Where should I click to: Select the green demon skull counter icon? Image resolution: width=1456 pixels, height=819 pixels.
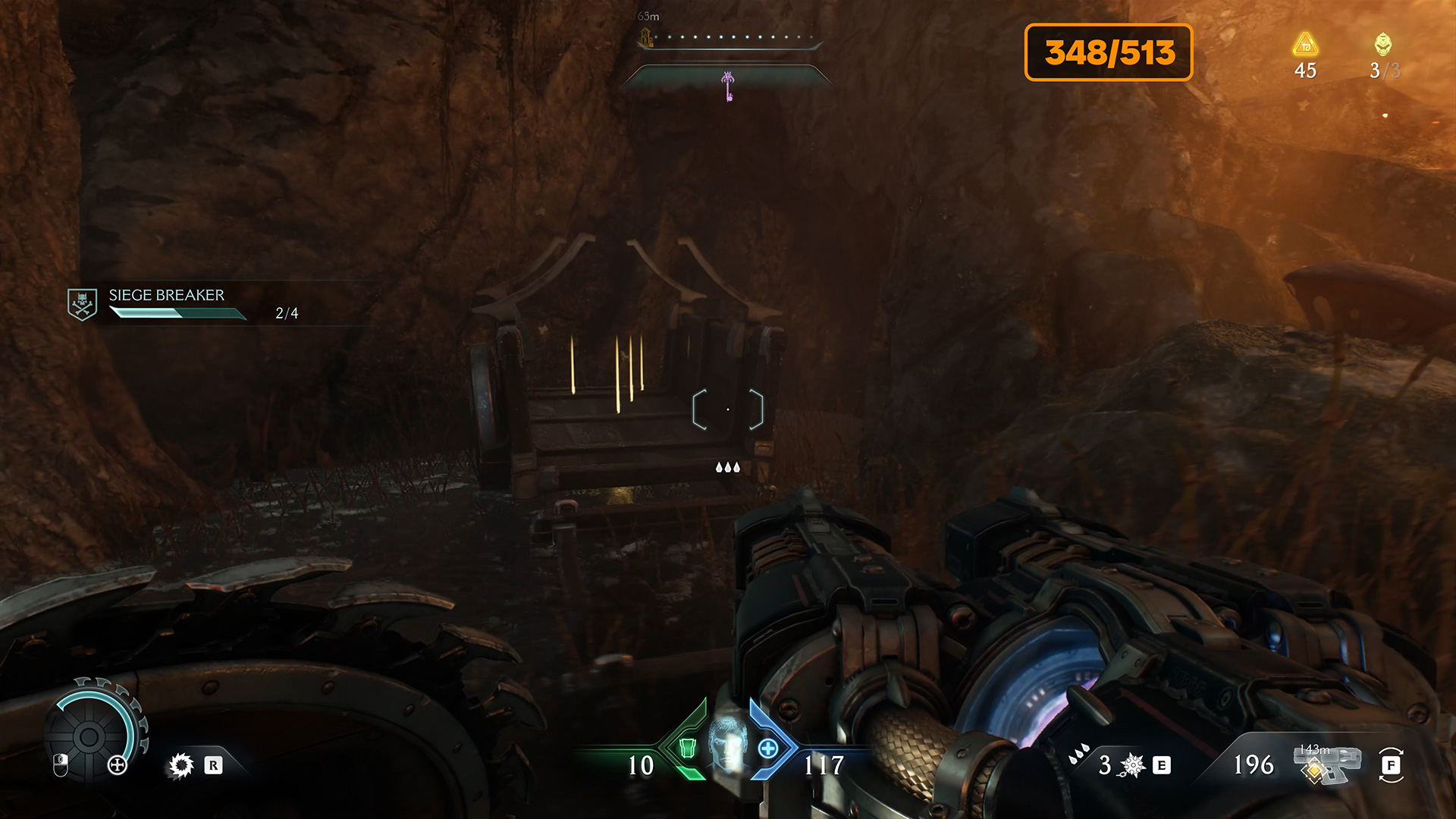[1383, 44]
